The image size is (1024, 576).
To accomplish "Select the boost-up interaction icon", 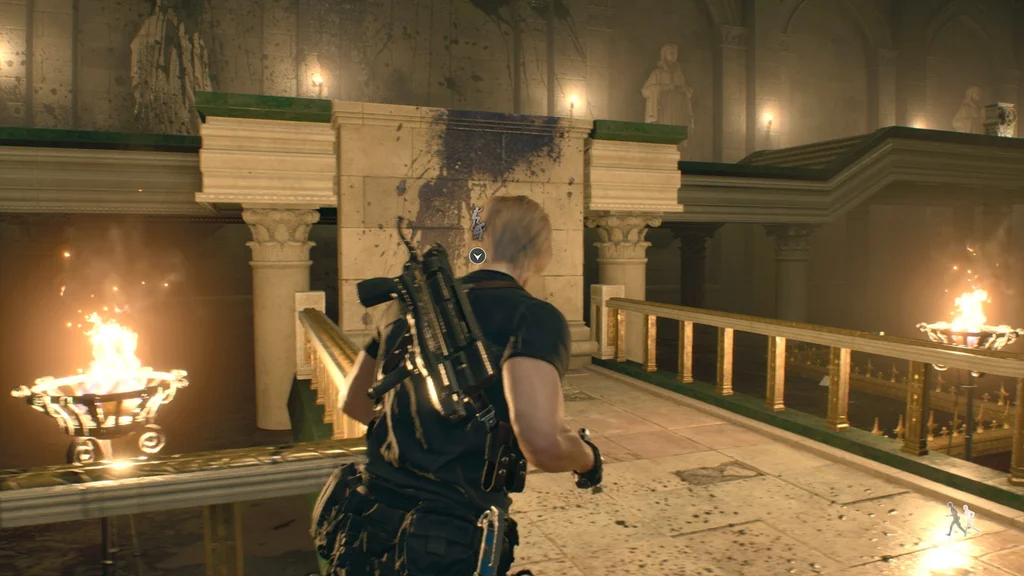I will point(477,223).
